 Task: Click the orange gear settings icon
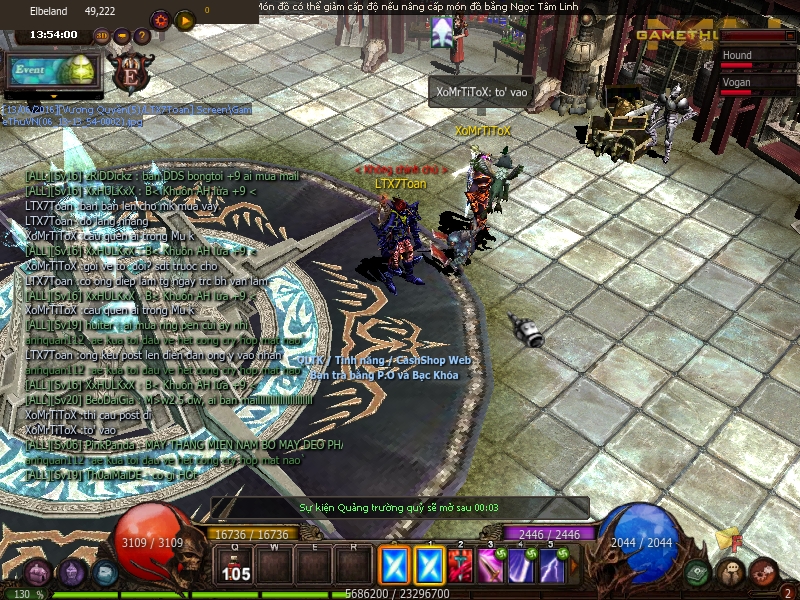(160, 19)
